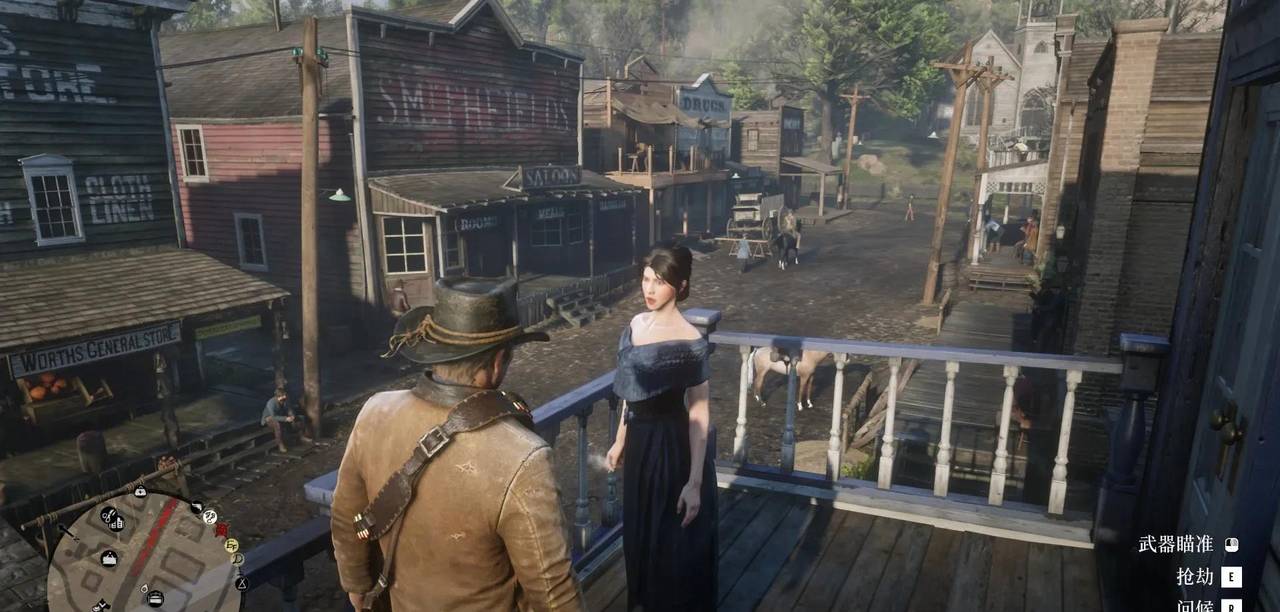1280x612 pixels.
Task: Select the camp tent marker on minimap
Action: tap(241, 582)
